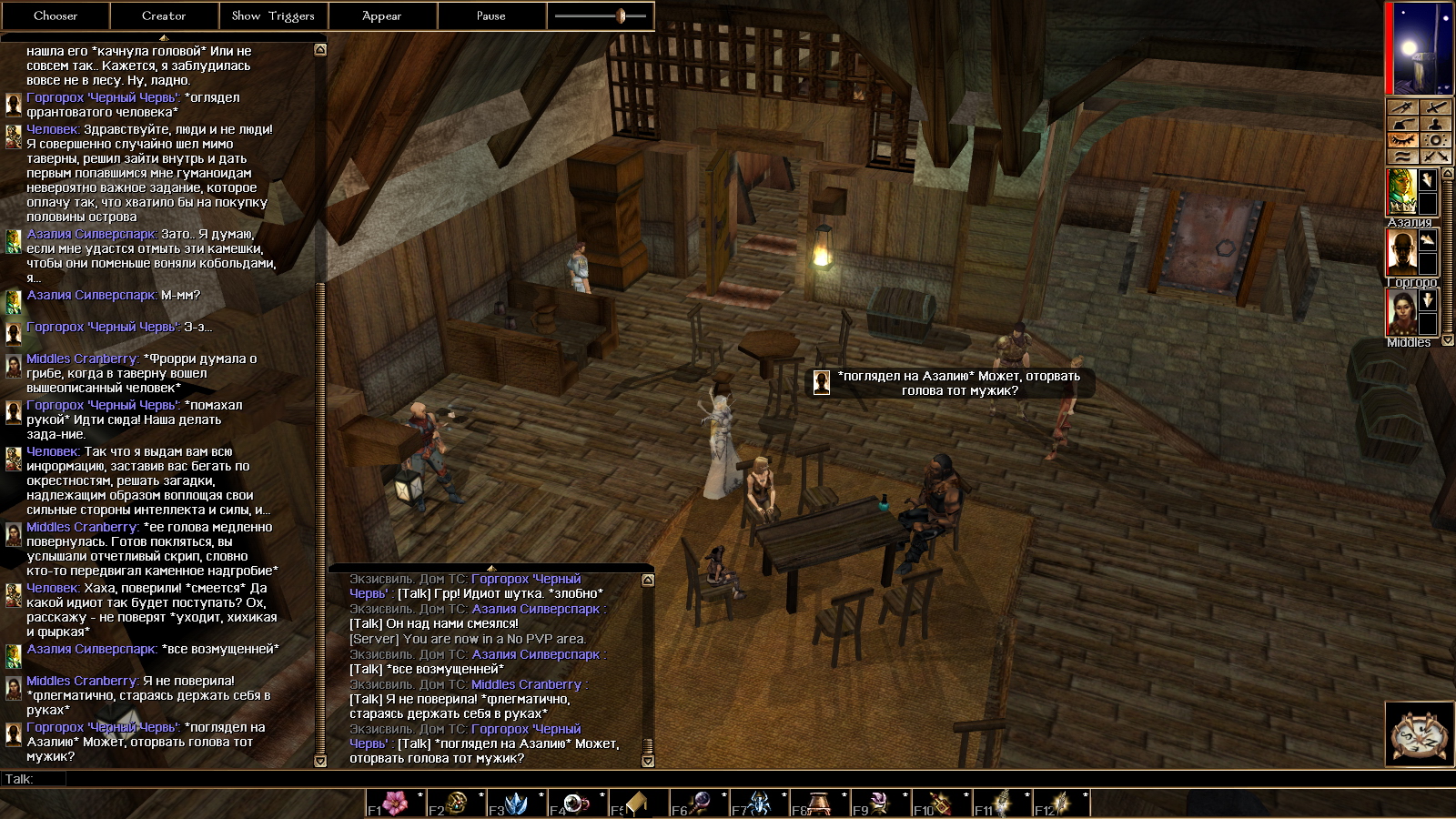Screen dimensions: 1456x819
Task: Select Горгорох's bald portrait
Action: [1401, 252]
